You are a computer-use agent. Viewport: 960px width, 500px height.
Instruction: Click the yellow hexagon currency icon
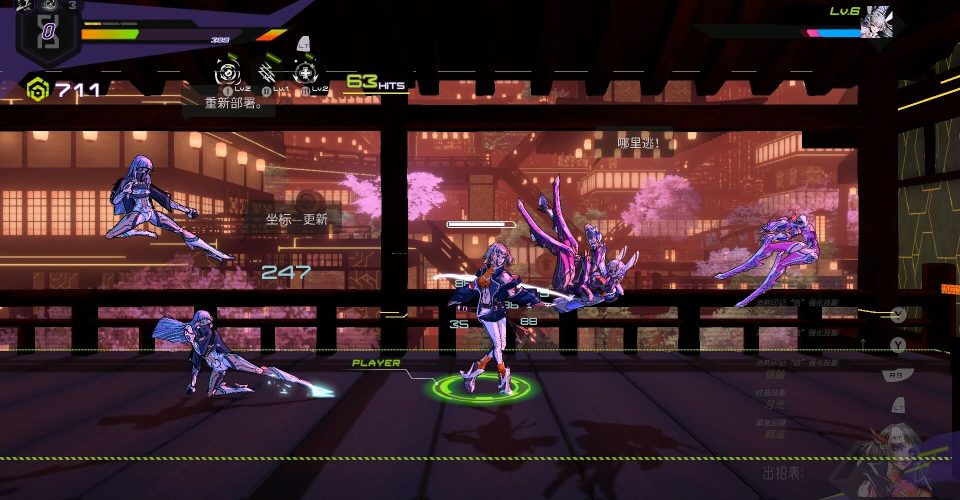point(38,90)
